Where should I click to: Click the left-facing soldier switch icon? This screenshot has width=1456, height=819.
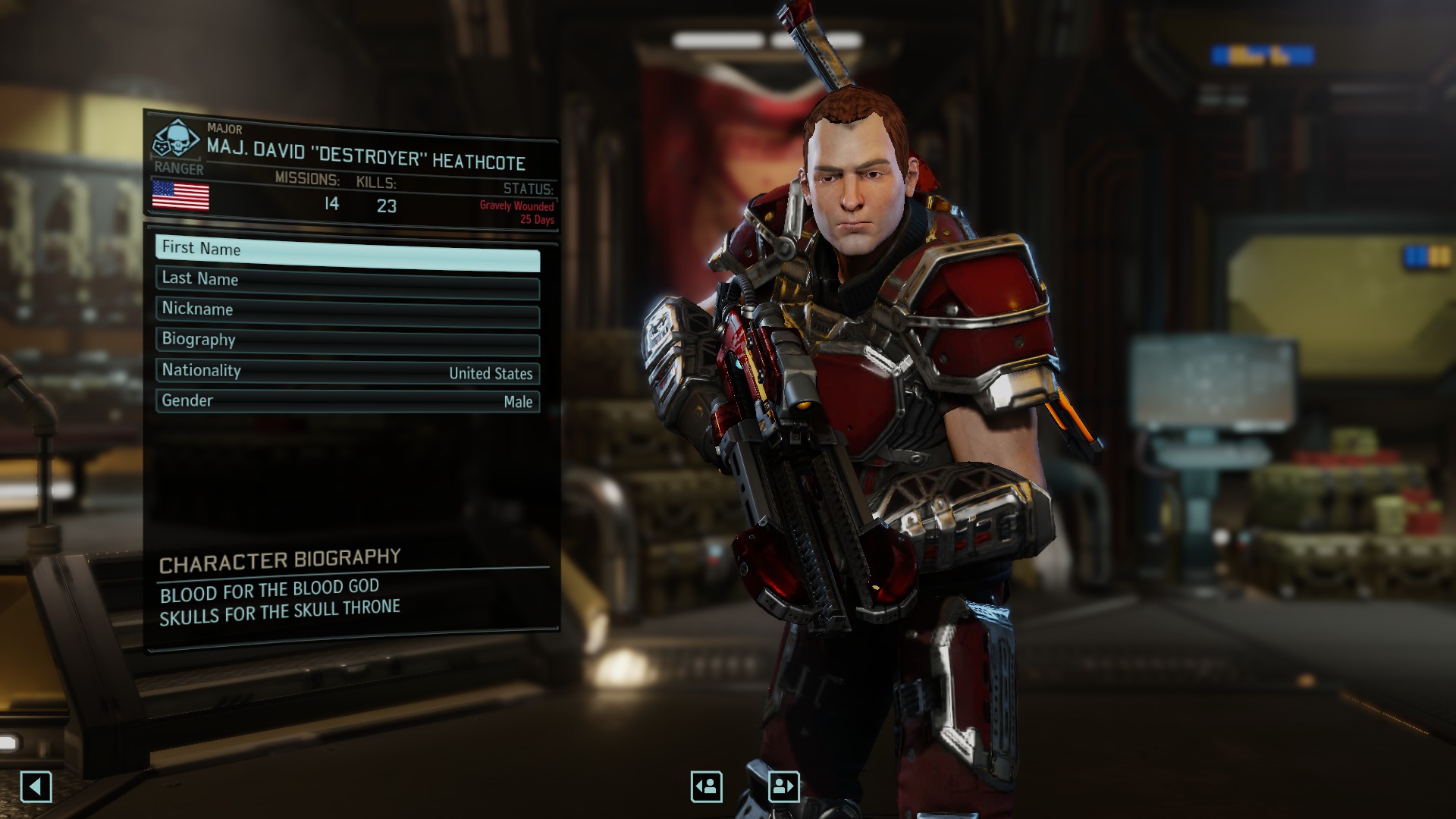pyautogui.click(x=705, y=786)
